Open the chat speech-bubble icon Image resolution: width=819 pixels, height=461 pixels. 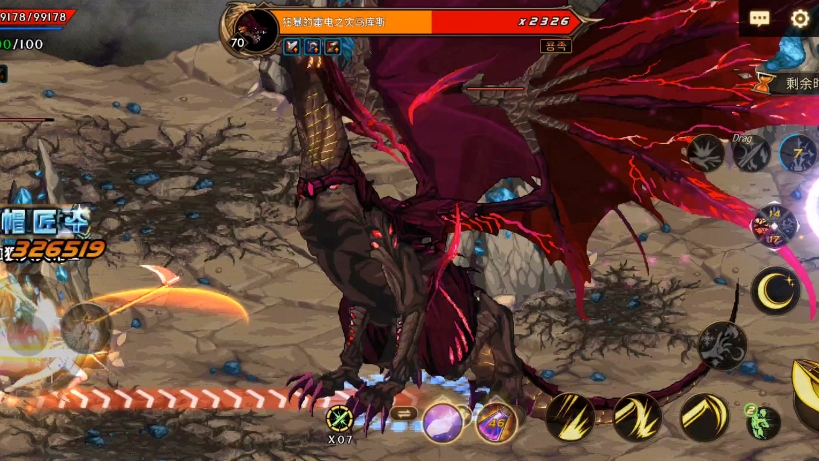point(760,19)
